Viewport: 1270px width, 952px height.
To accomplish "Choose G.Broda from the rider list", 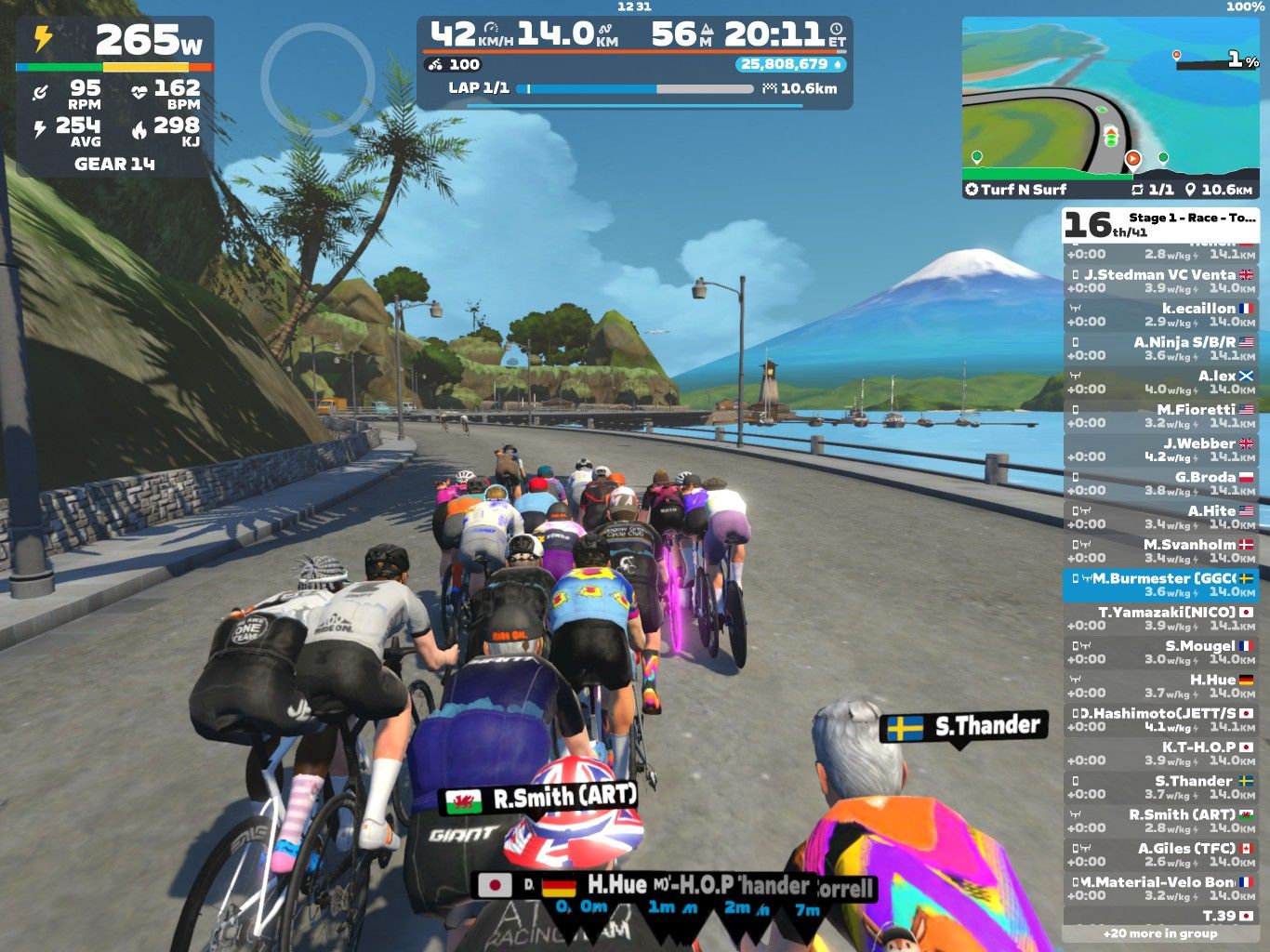I will click(x=1160, y=483).
